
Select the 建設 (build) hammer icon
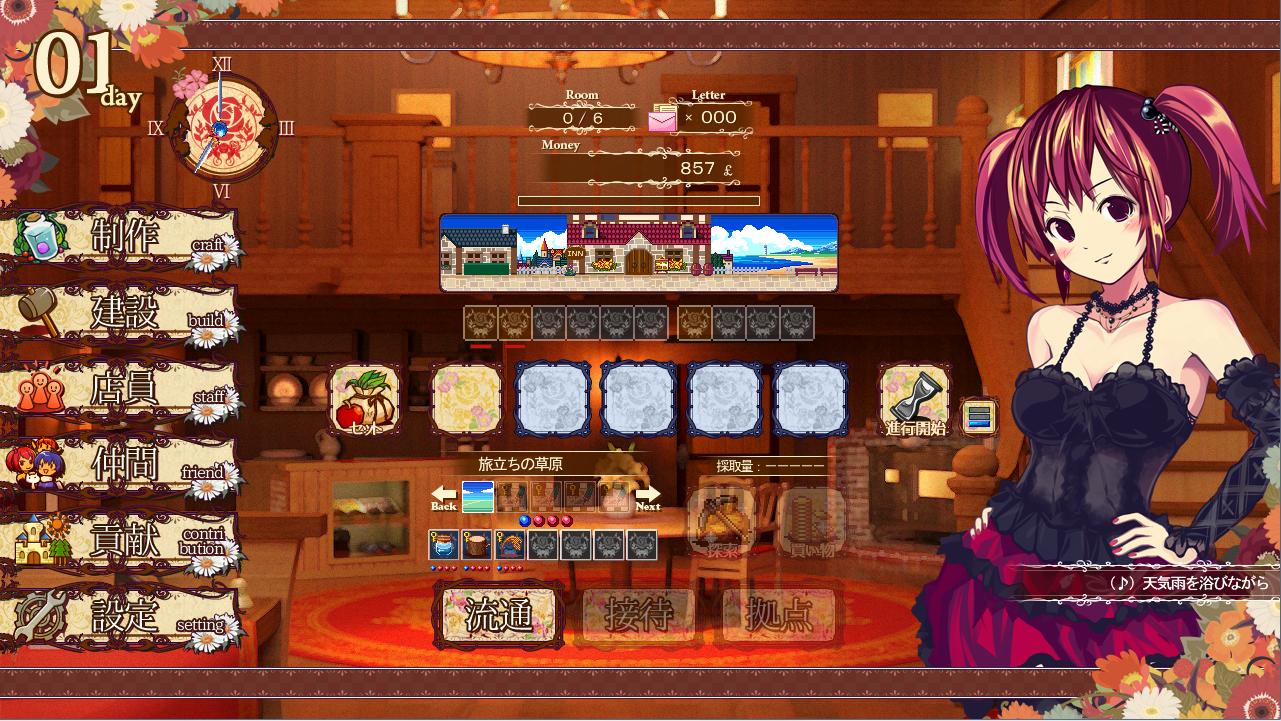(x=38, y=312)
